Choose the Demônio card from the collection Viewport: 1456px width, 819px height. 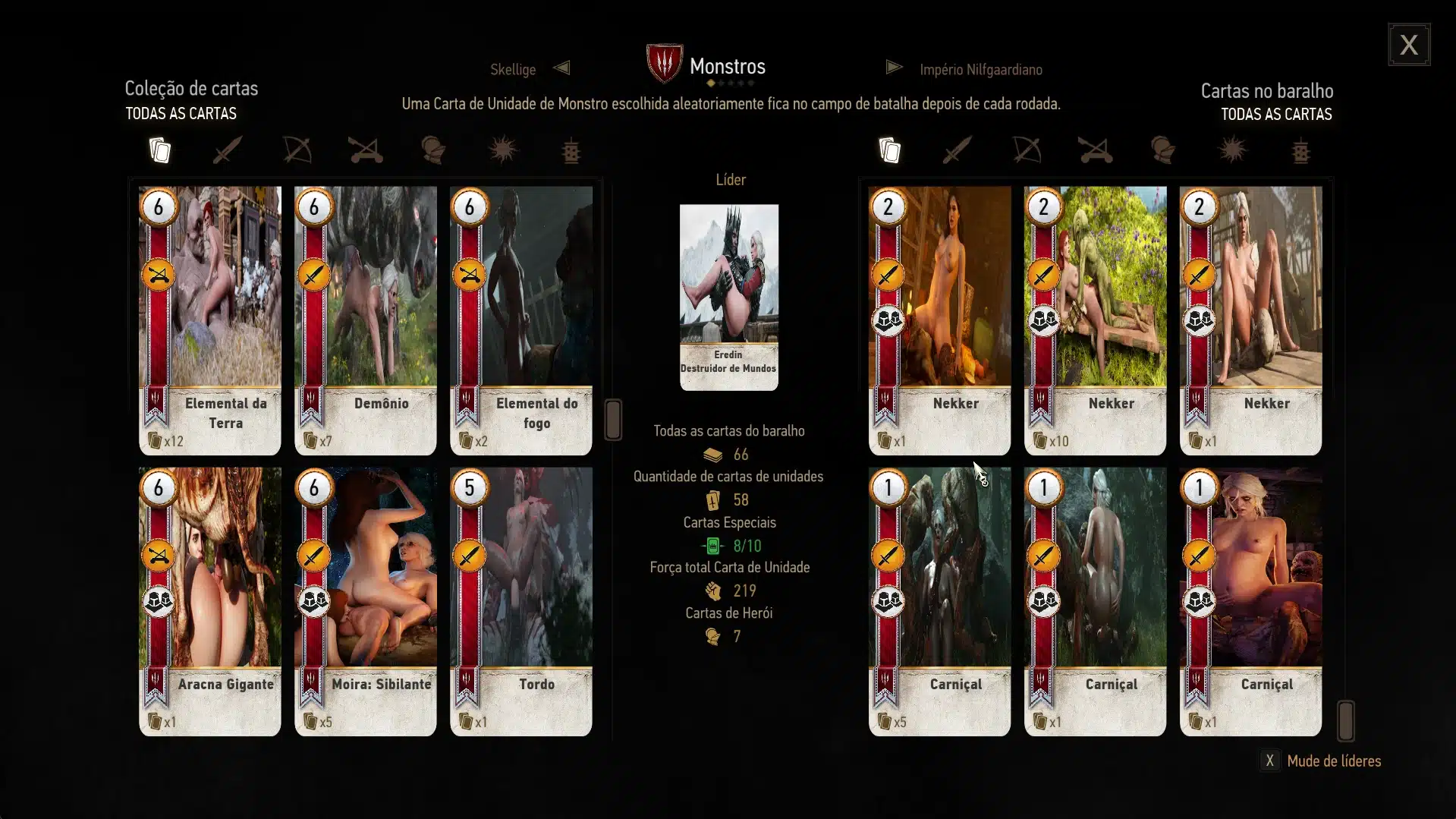(365, 320)
